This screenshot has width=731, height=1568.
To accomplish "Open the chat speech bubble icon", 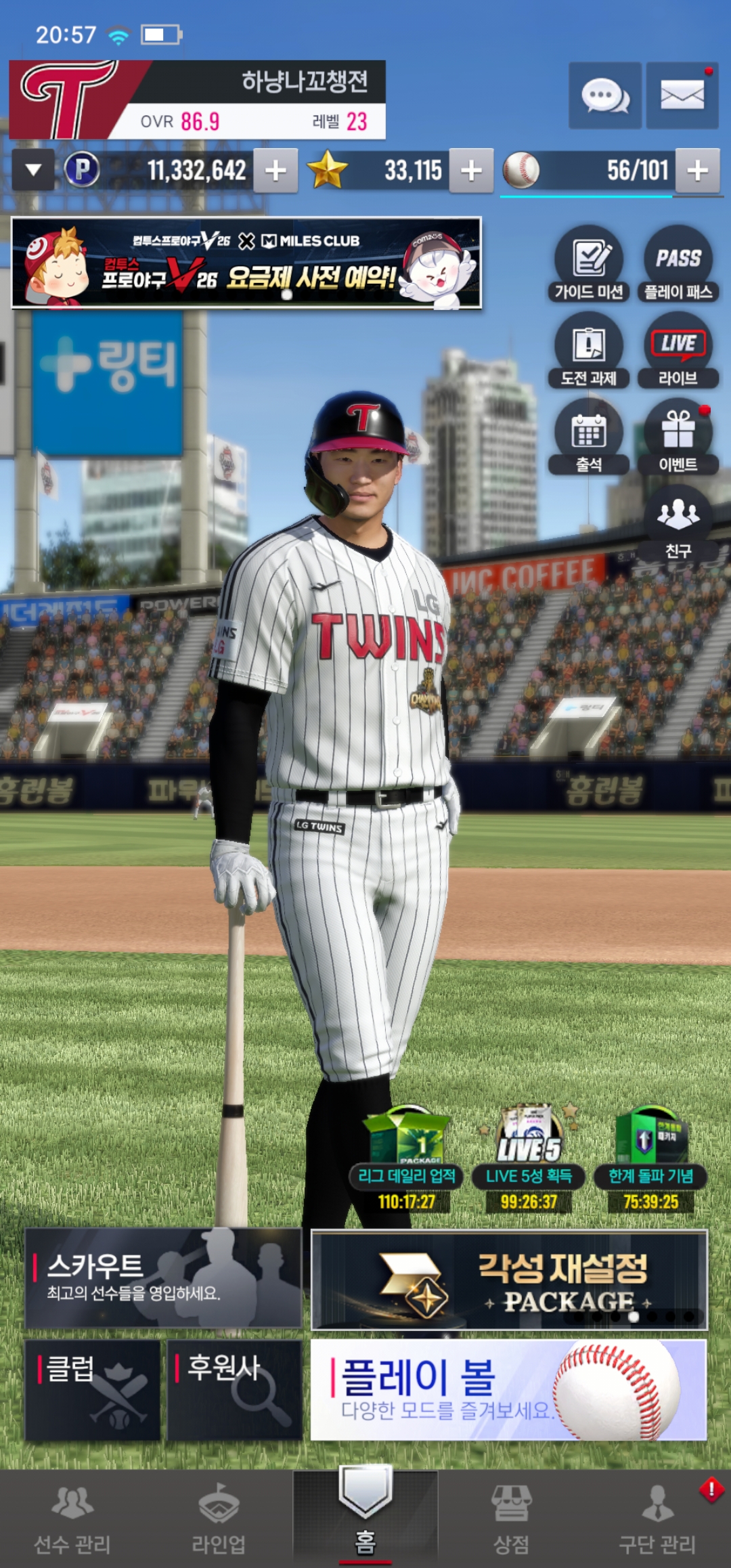I will (604, 95).
